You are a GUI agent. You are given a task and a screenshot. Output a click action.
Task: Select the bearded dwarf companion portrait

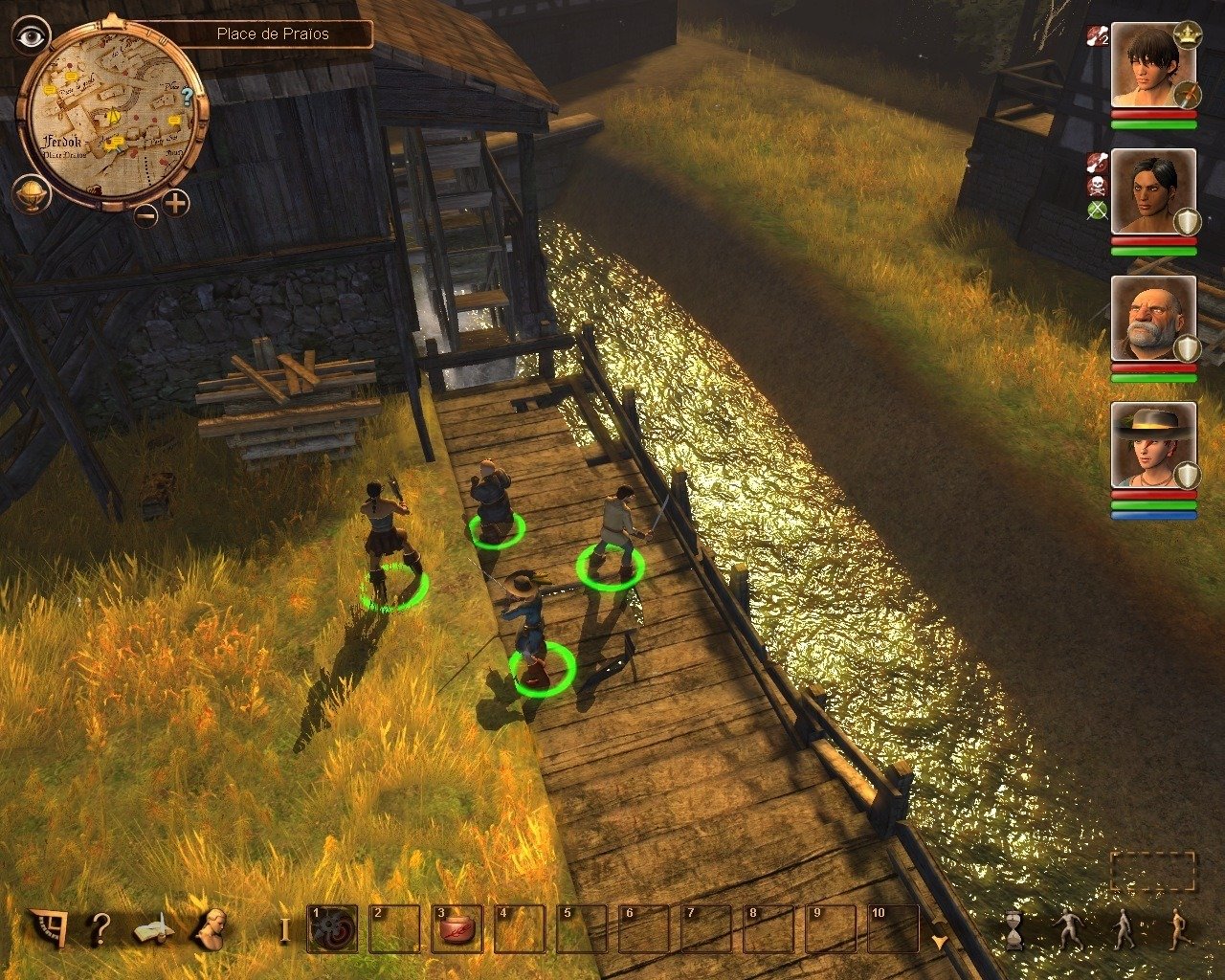click(x=1152, y=319)
